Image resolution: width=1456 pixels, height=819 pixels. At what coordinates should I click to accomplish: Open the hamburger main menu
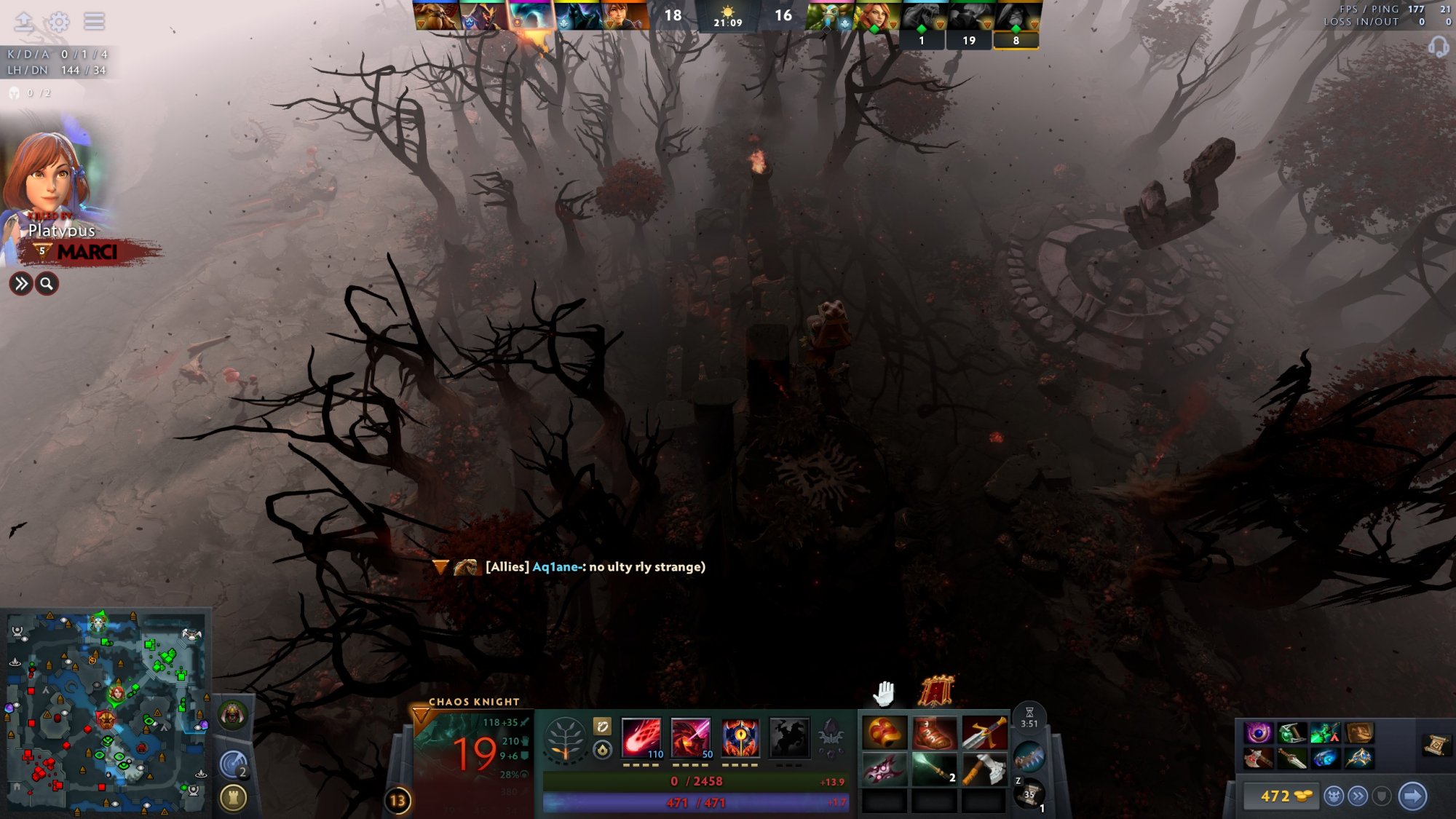[94, 21]
